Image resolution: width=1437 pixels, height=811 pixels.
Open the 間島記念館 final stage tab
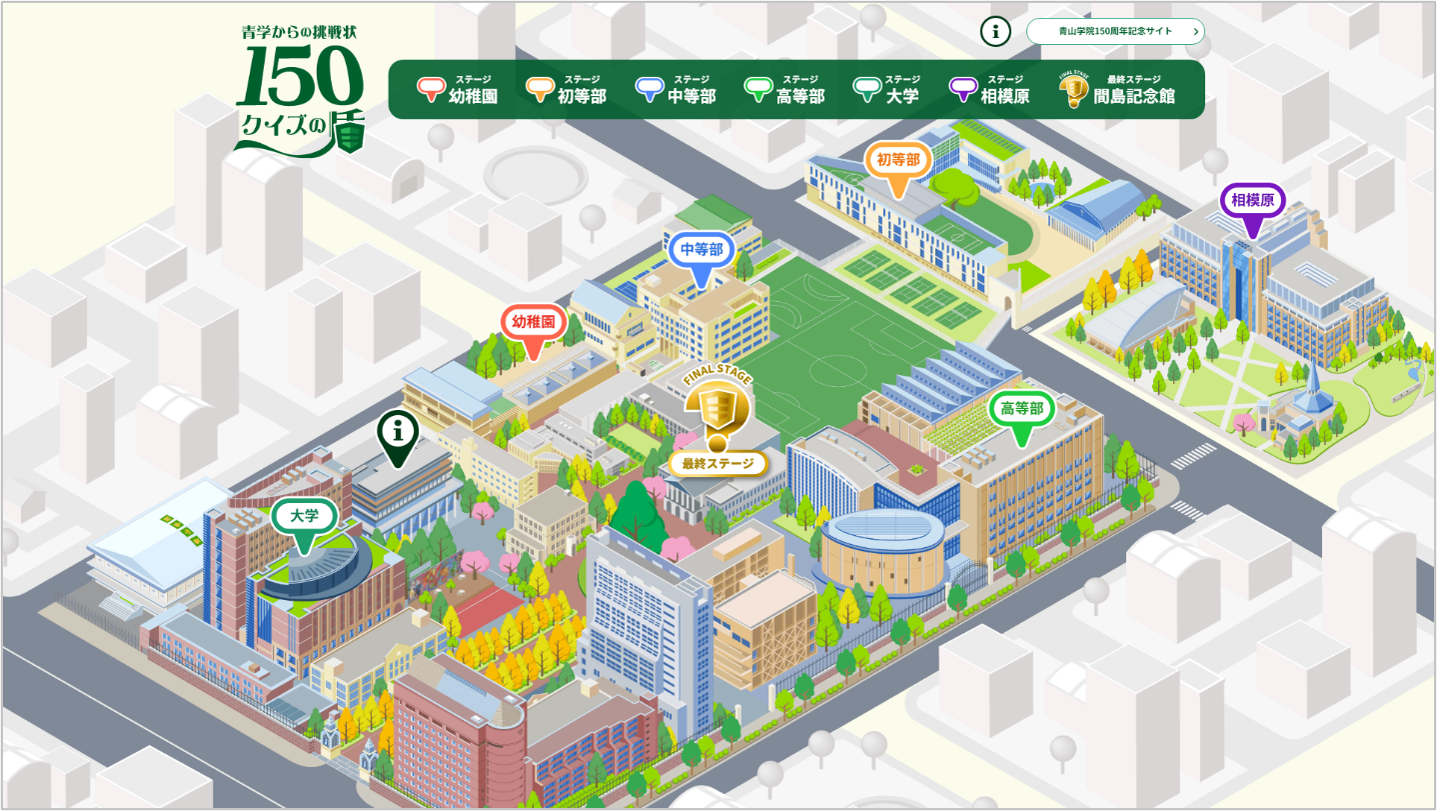(x=1118, y=90)
